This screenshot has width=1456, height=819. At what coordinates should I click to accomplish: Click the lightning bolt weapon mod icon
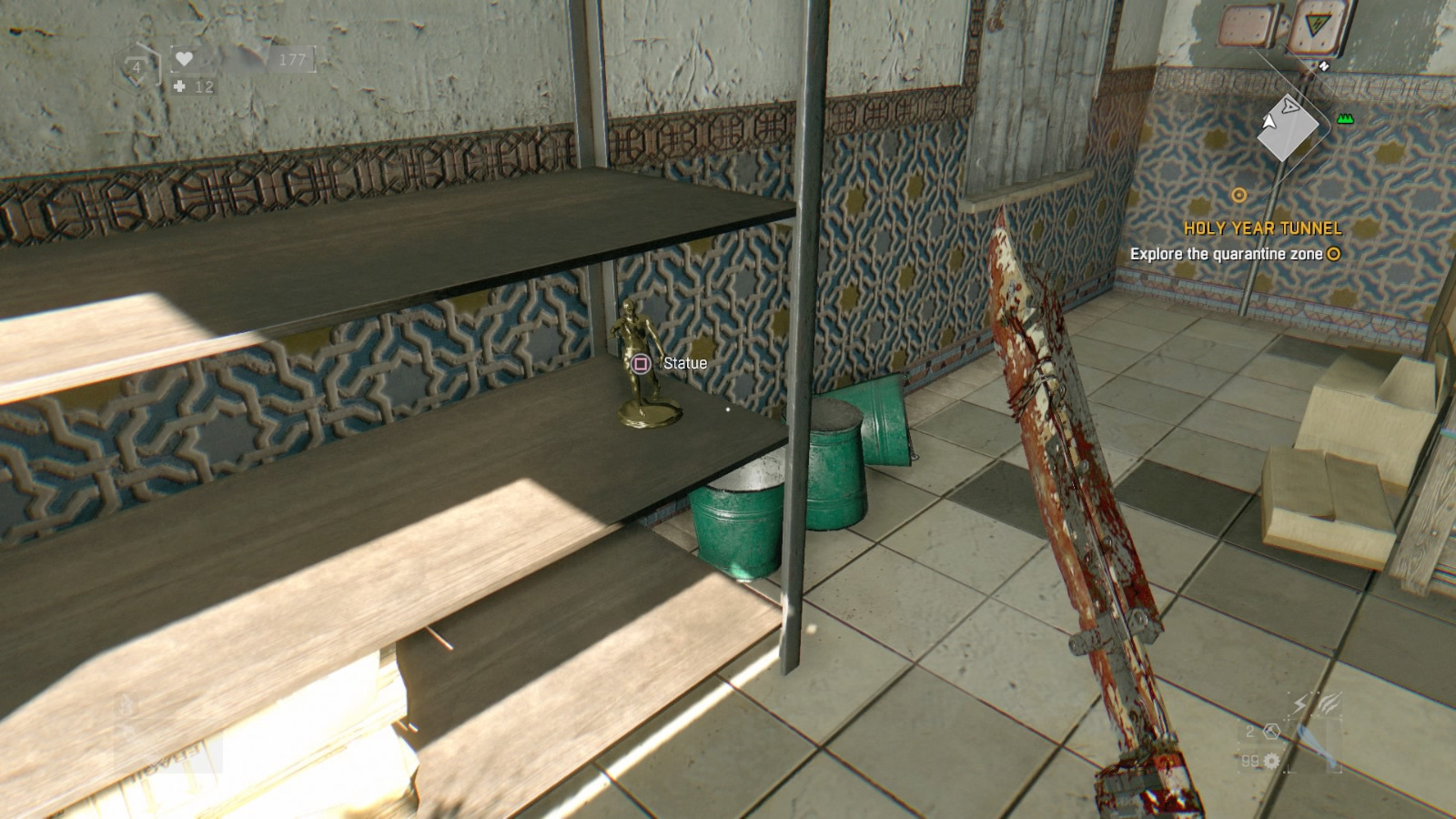[1300, 703]
